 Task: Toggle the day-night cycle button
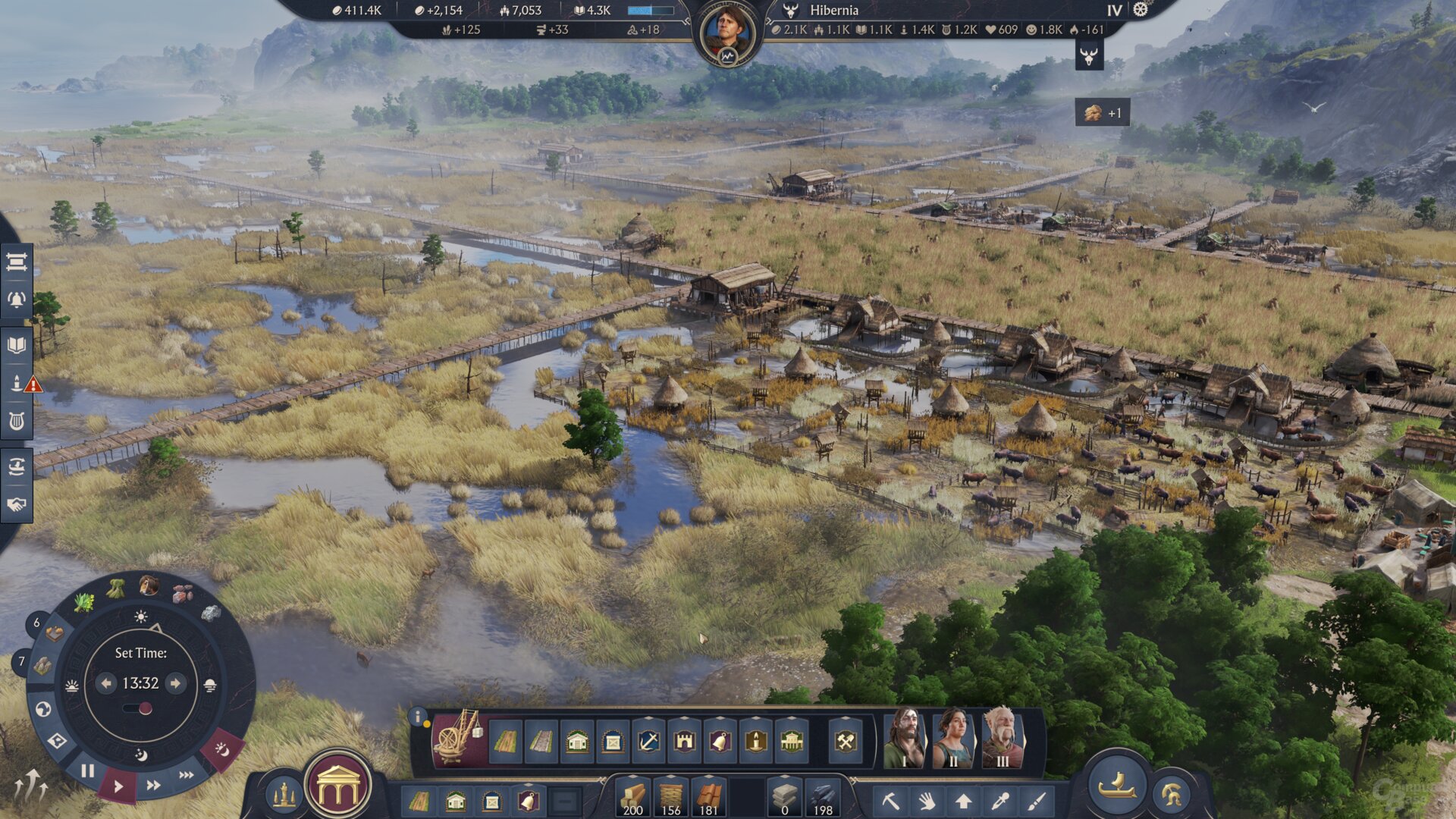point(221,749)
